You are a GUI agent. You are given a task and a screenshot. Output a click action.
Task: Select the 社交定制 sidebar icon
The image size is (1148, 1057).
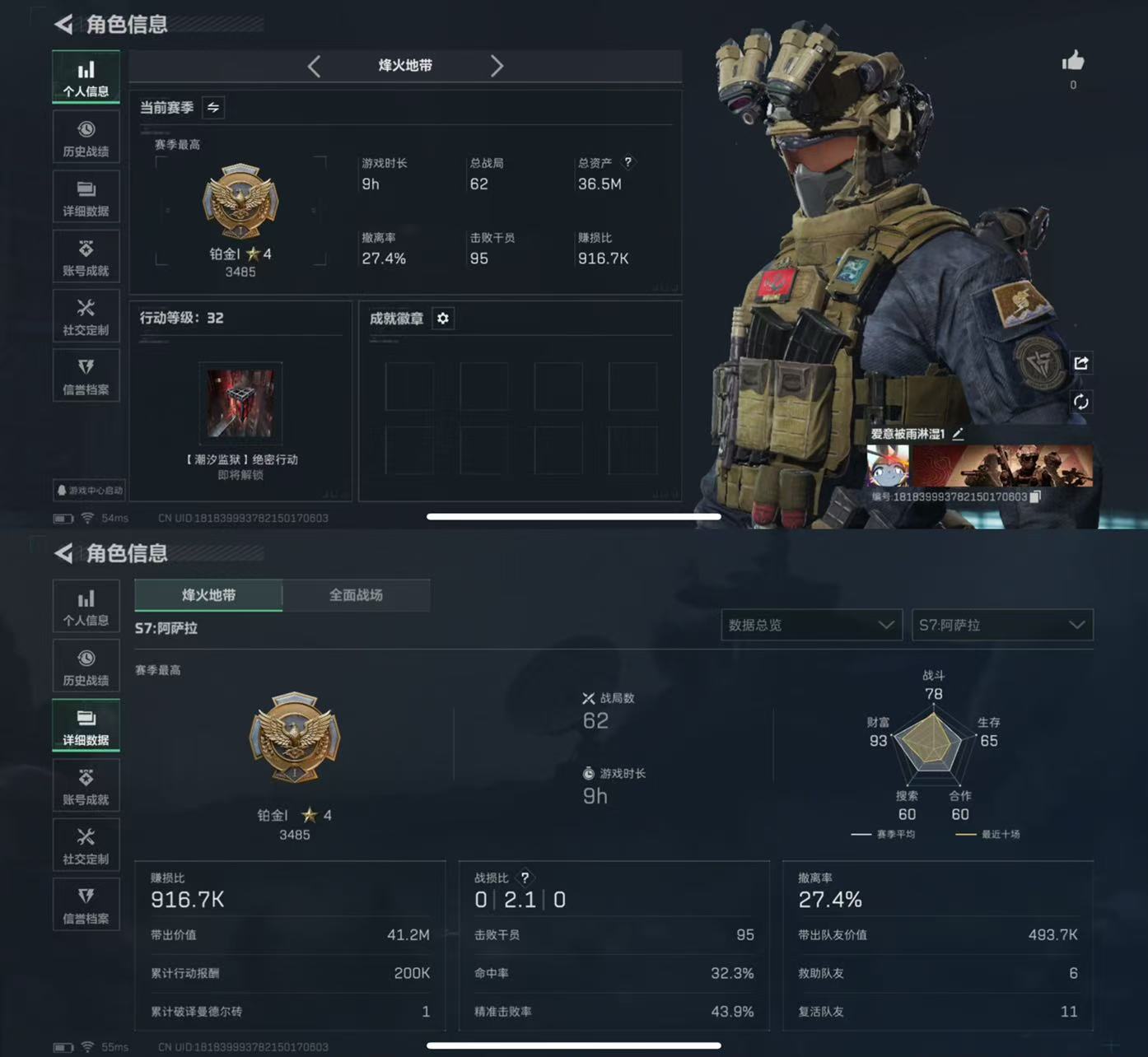[86, 316]
